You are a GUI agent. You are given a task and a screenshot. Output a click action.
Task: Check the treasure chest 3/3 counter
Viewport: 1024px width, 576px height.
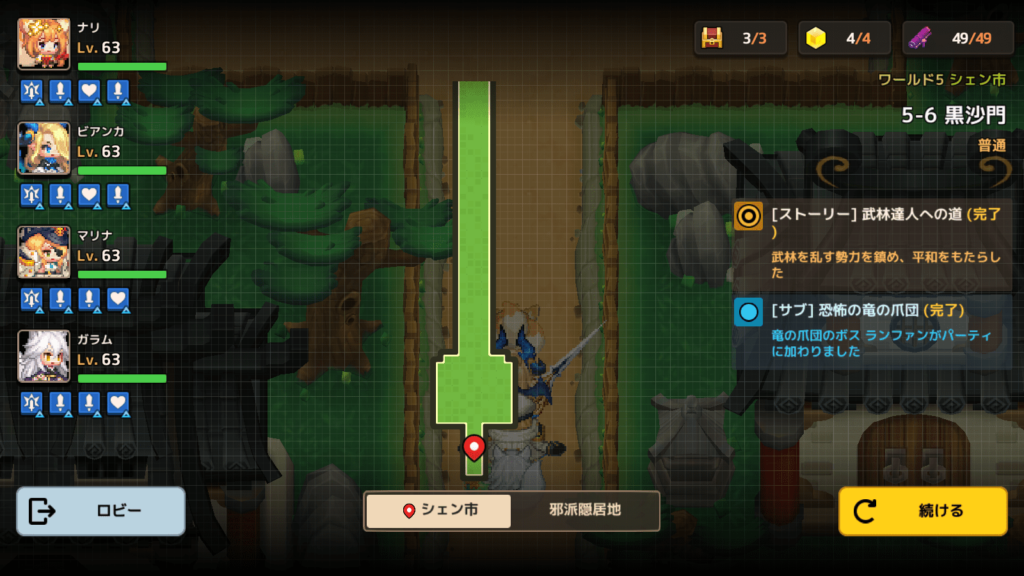(x=740, y=38)
